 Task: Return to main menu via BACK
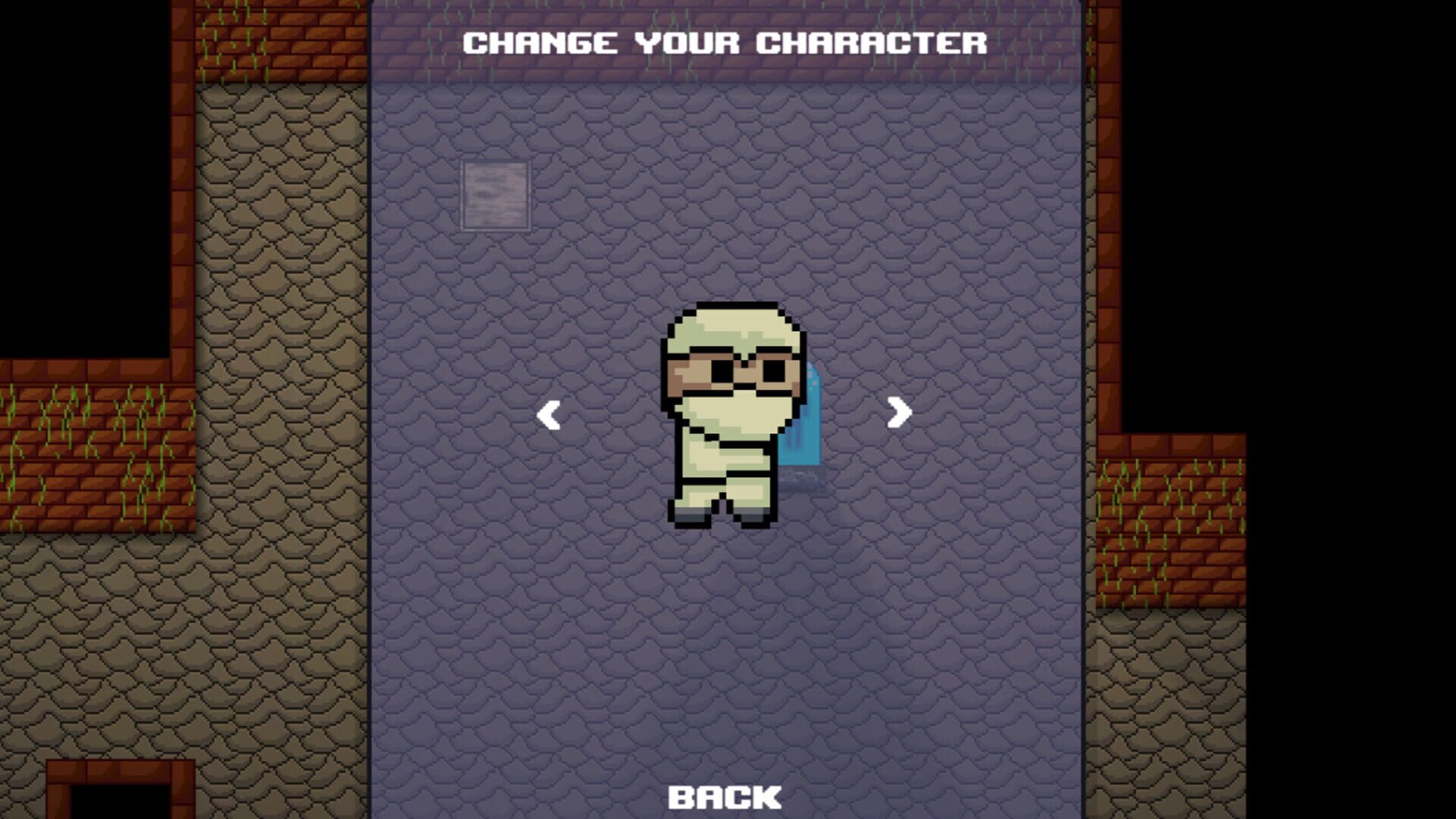pyautogui.click(x=724, y=795)
